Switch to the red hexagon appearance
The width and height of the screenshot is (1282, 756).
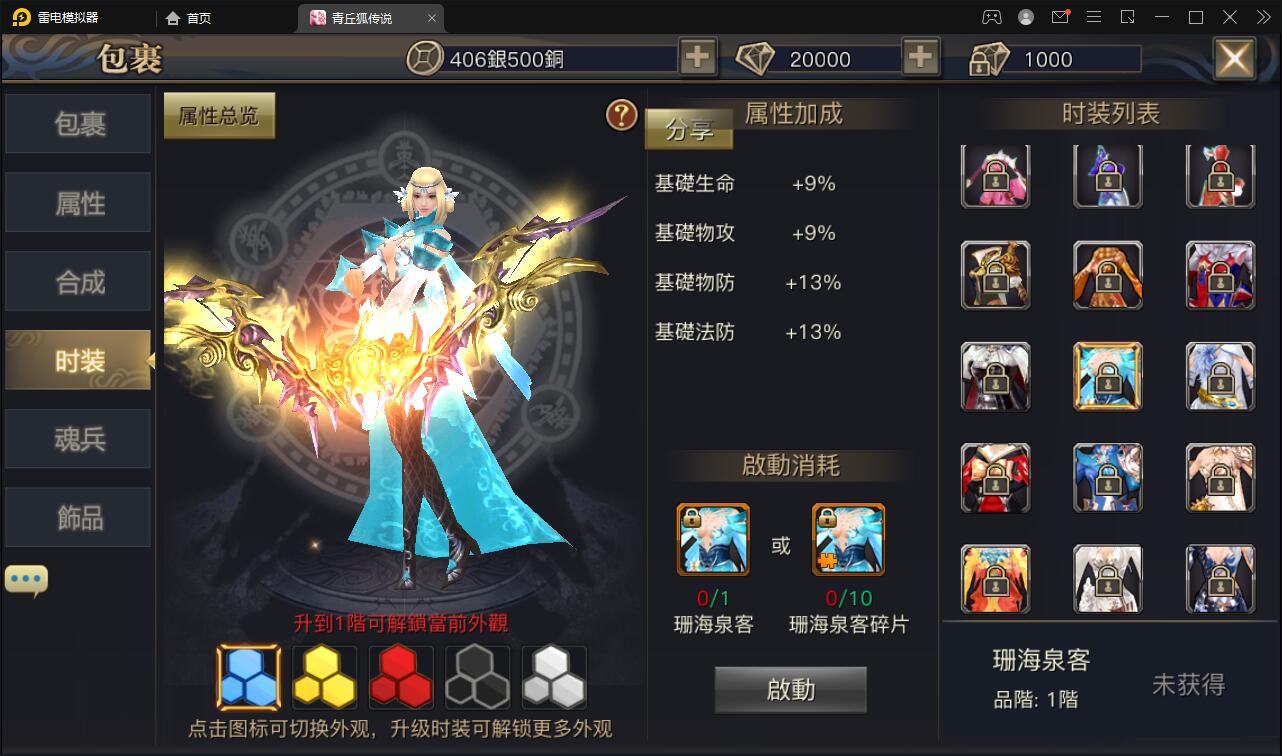pyautogui.click(x=400, y=676)
